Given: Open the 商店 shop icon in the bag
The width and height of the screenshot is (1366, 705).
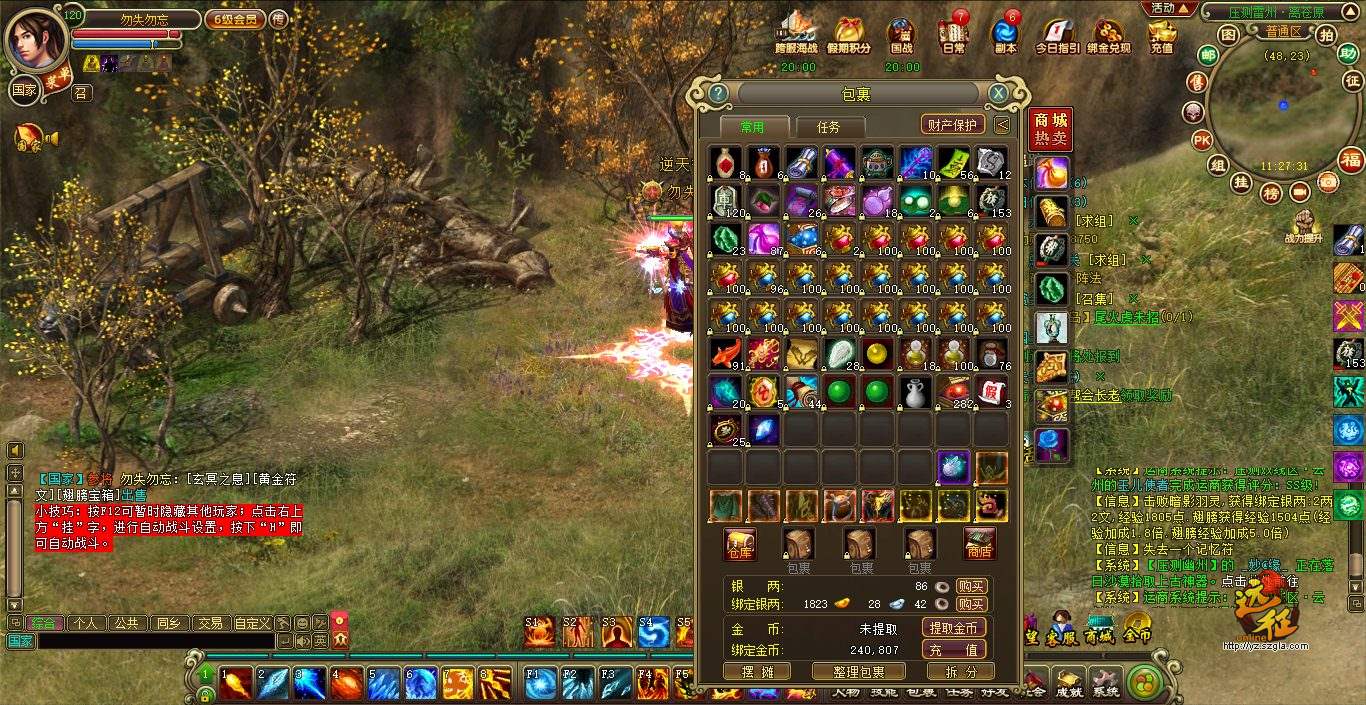Looking at the screenshot, I should click(980, 544).
